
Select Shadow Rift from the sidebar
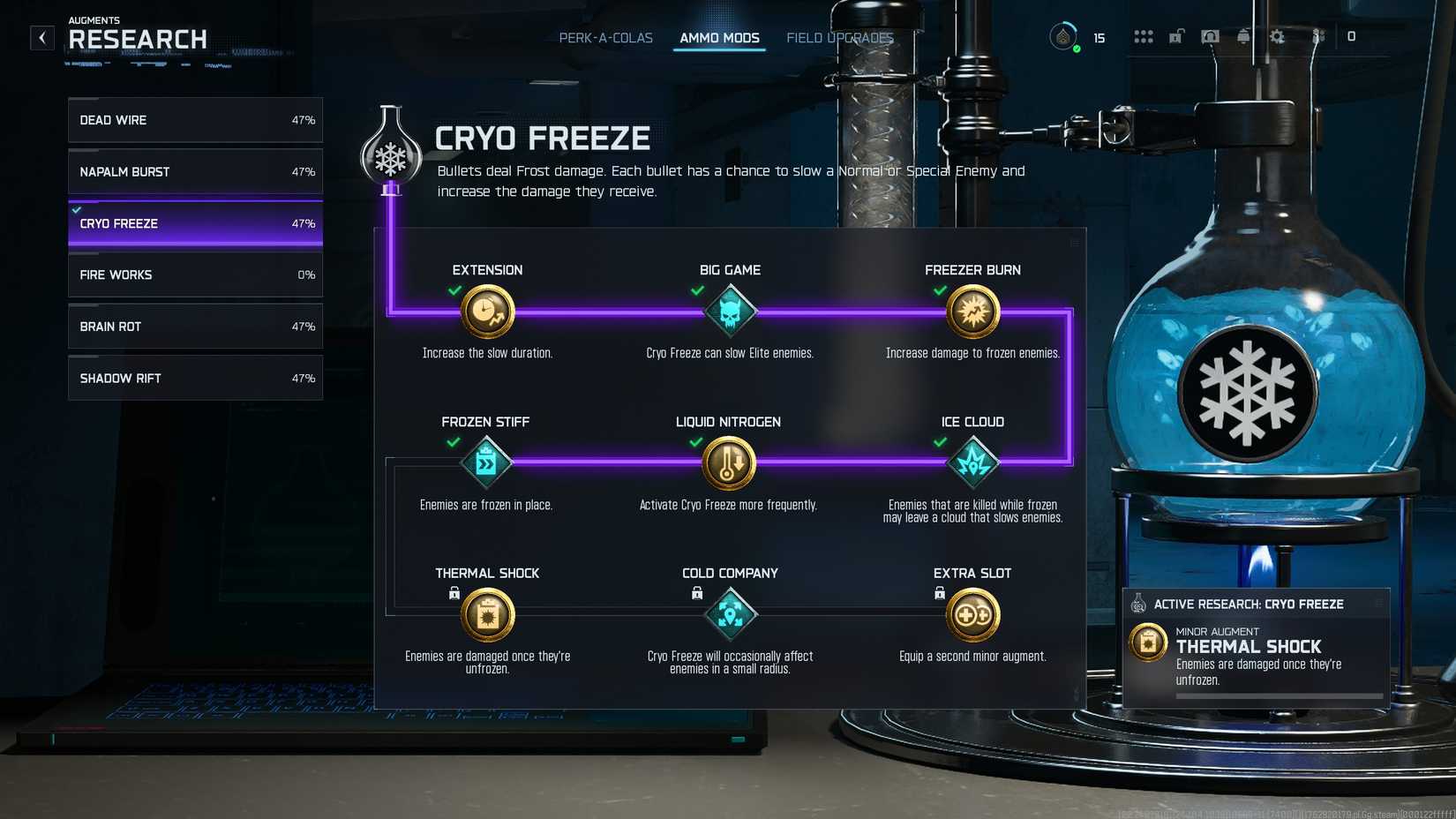(194, 378)
